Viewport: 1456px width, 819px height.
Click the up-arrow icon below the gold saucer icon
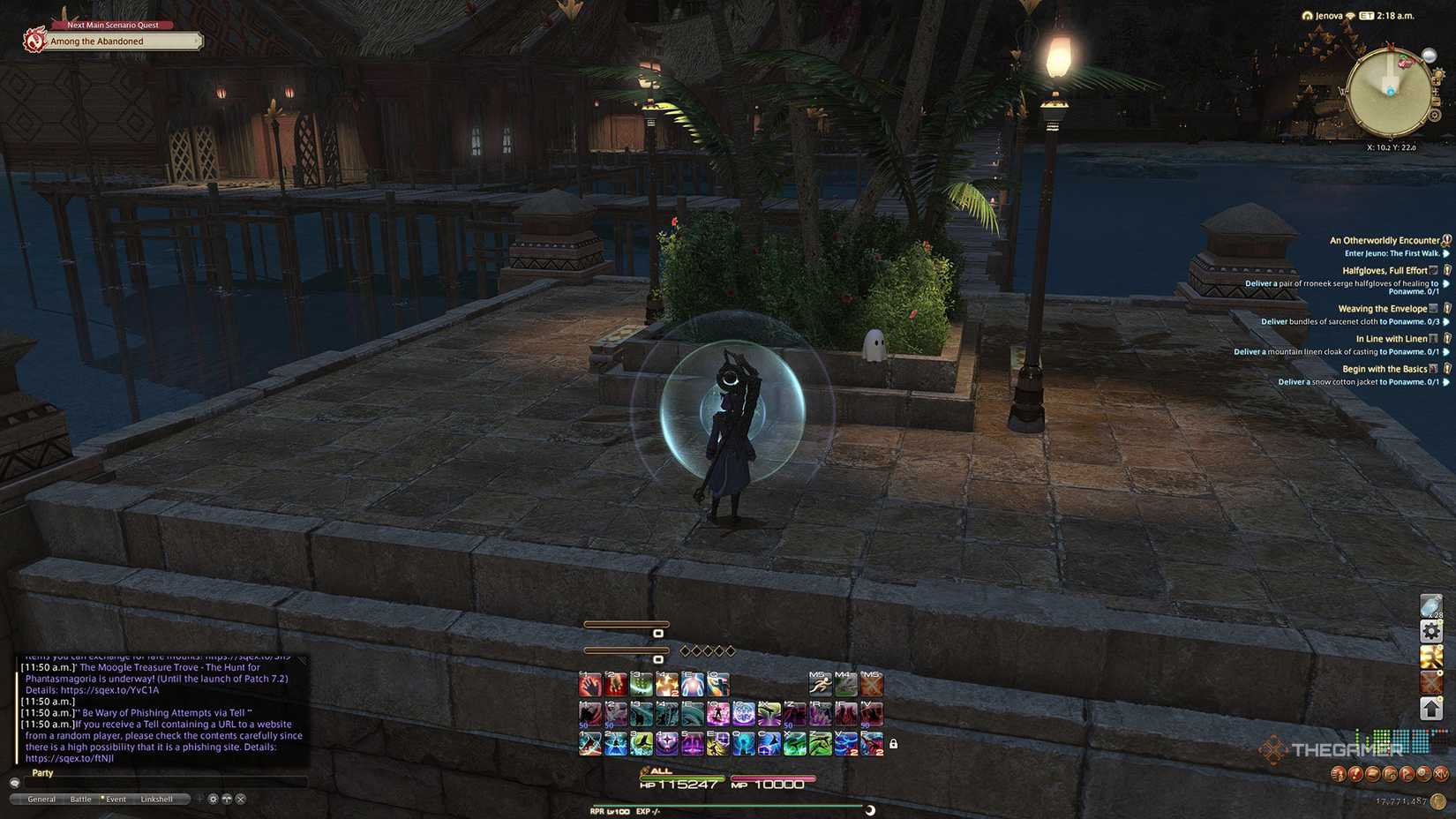coord(1432,707)
